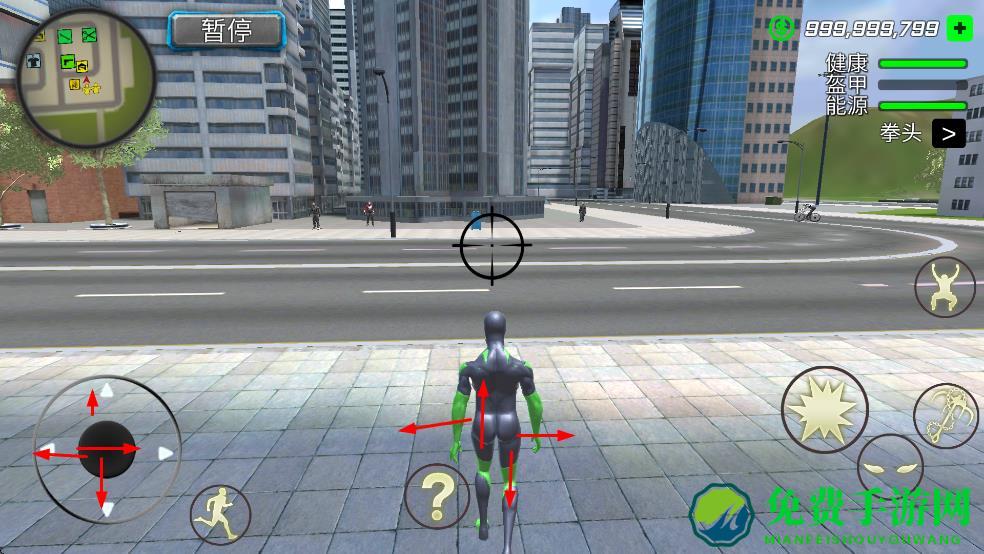Hit the starburst punch attack button
Screen dimensions: 984x554
click(824, 409)
